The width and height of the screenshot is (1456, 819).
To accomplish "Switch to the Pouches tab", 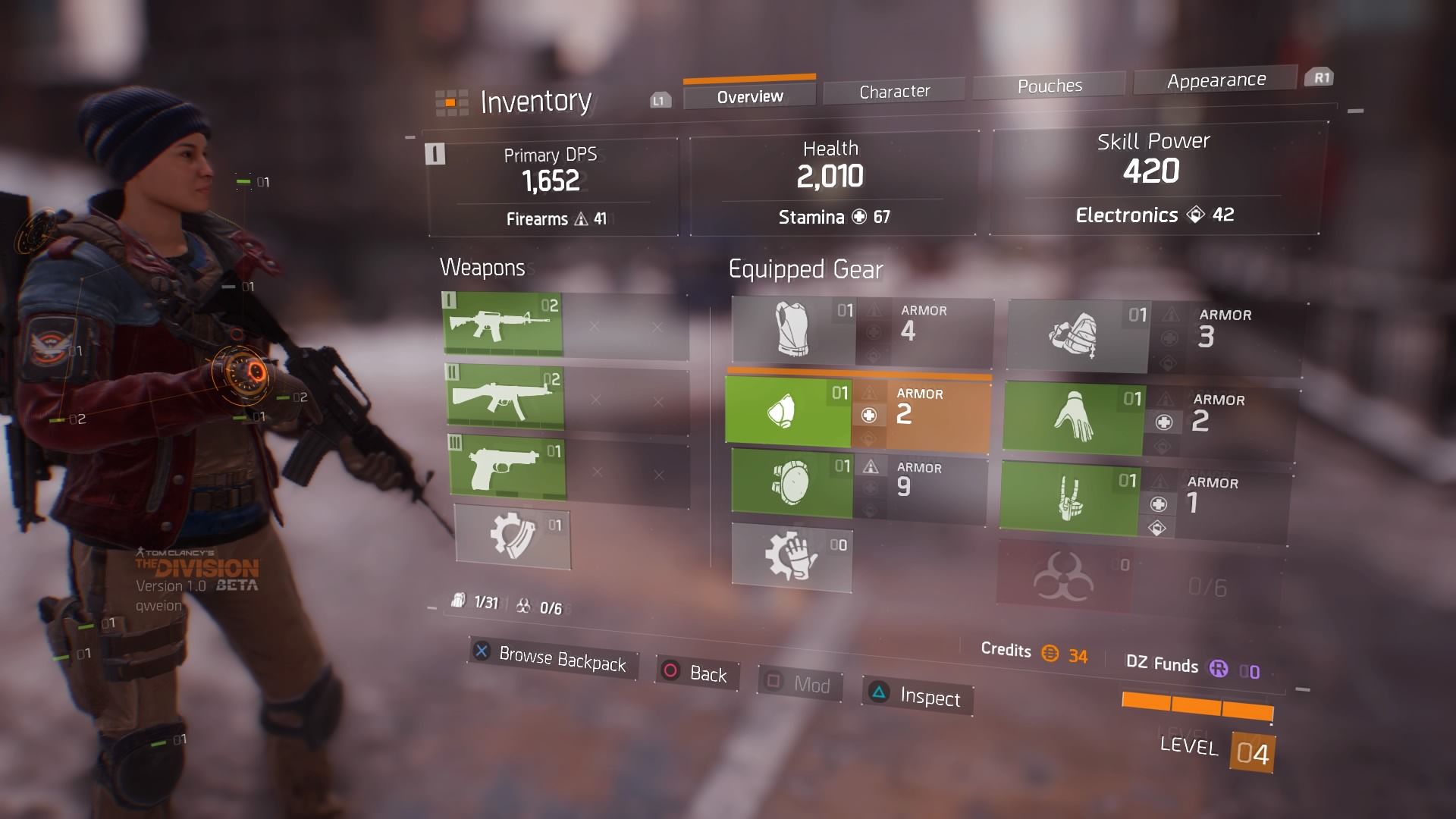I will tap(1050, 86).
